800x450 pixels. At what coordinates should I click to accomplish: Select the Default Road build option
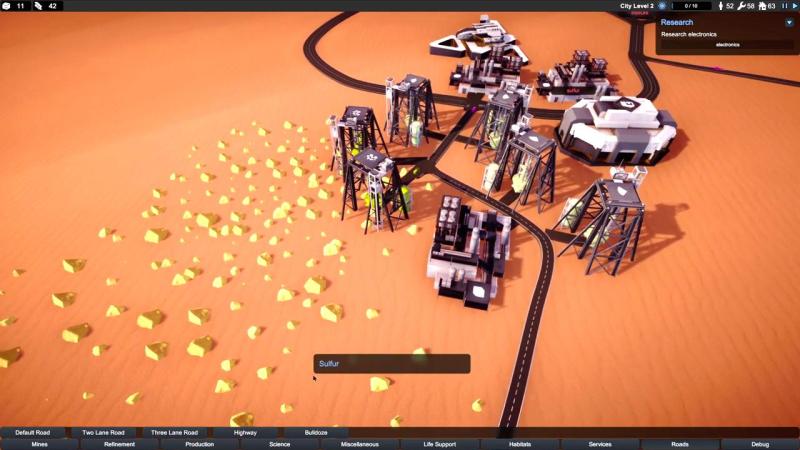(32, 433)
